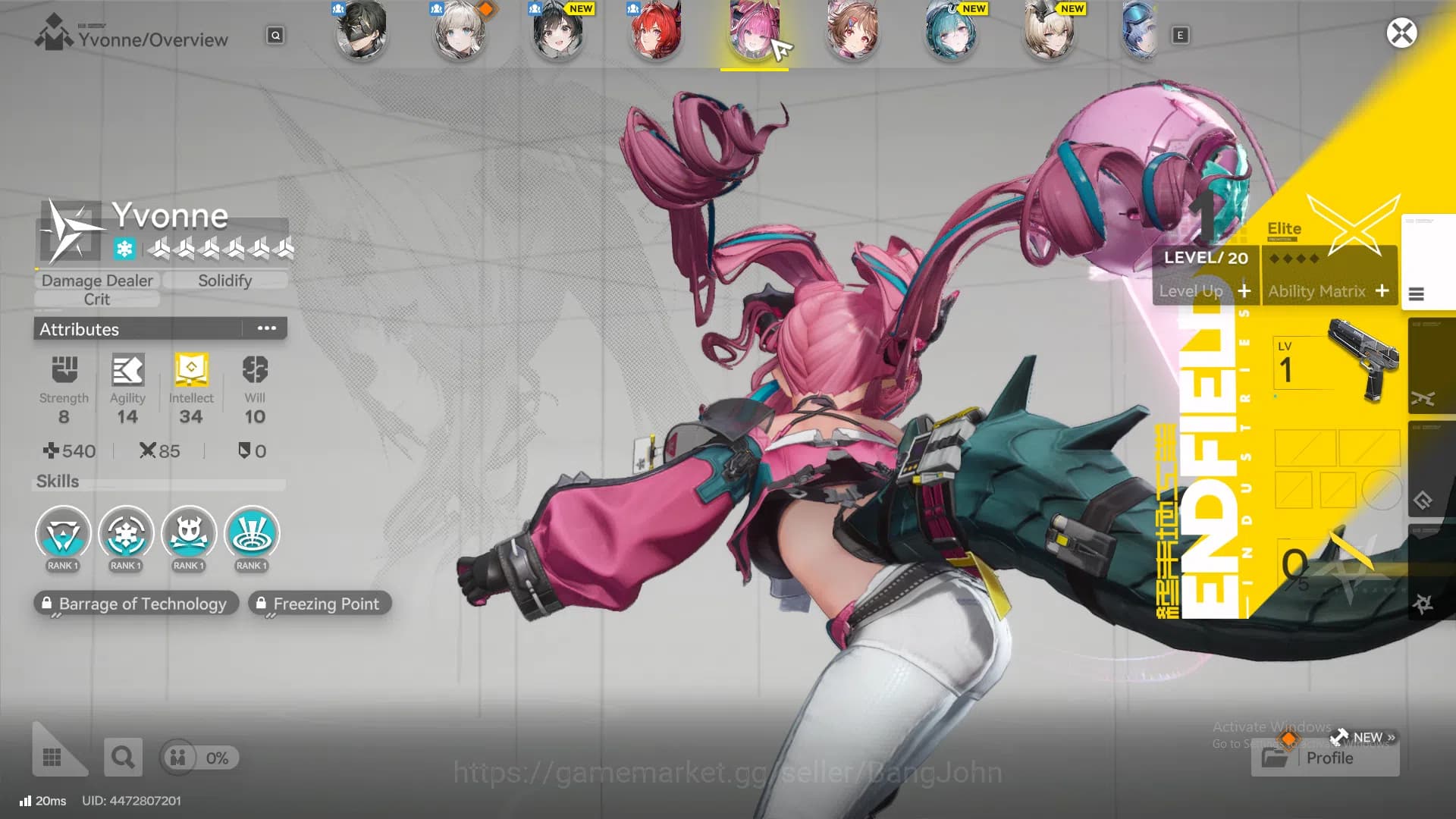
Task: Switch to the red-haired character portrait tab
Action: click(x=656, y=33)
